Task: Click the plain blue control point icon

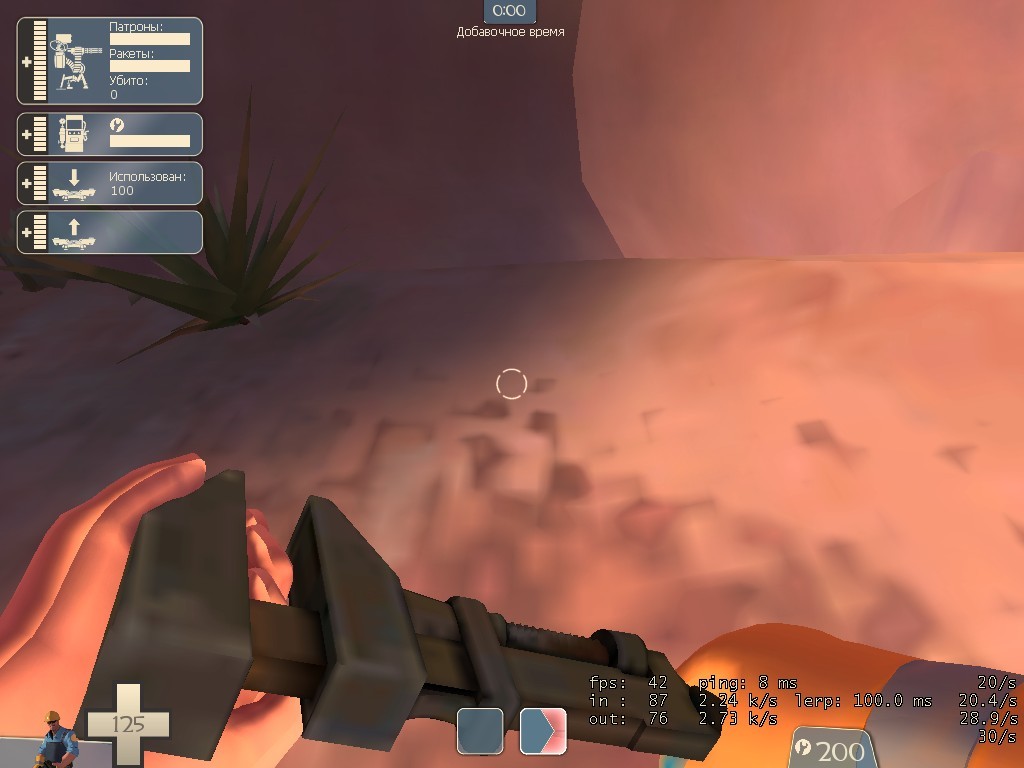Action: (x=480, y=731)
